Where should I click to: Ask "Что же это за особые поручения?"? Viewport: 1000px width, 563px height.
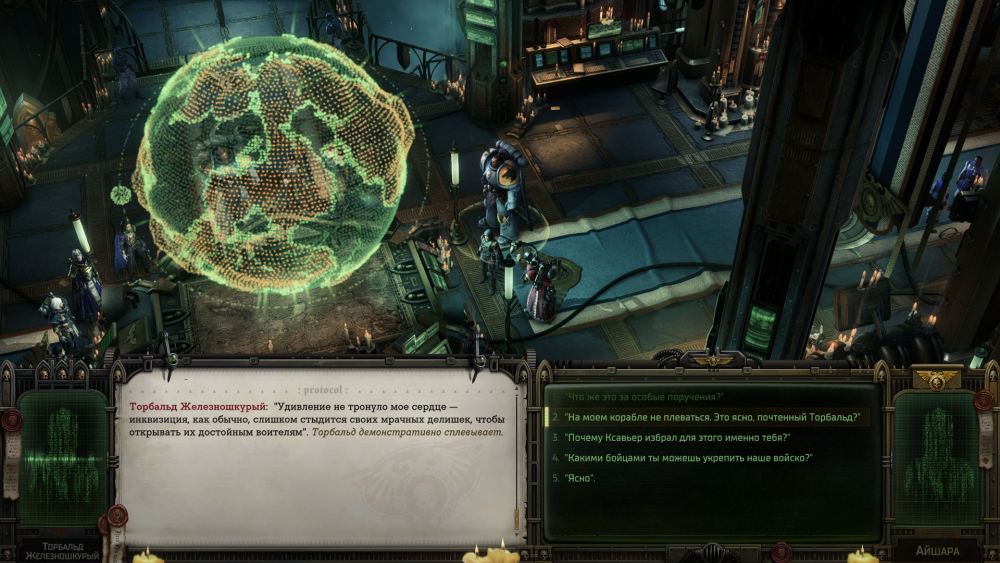[x=643, y=397]
